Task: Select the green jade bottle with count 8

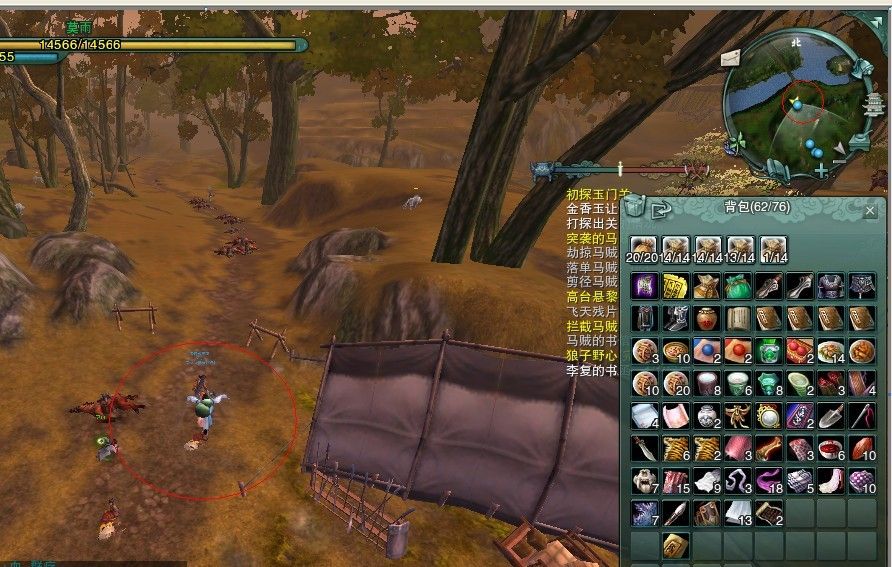Action: (771, 384)
